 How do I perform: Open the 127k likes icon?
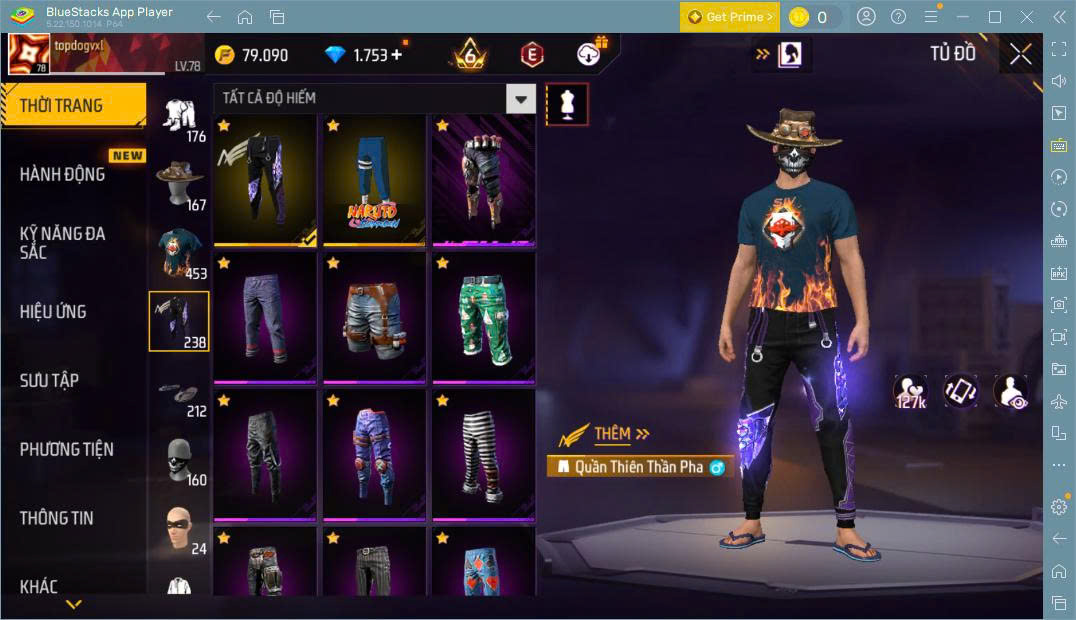(x=910, y=392)
